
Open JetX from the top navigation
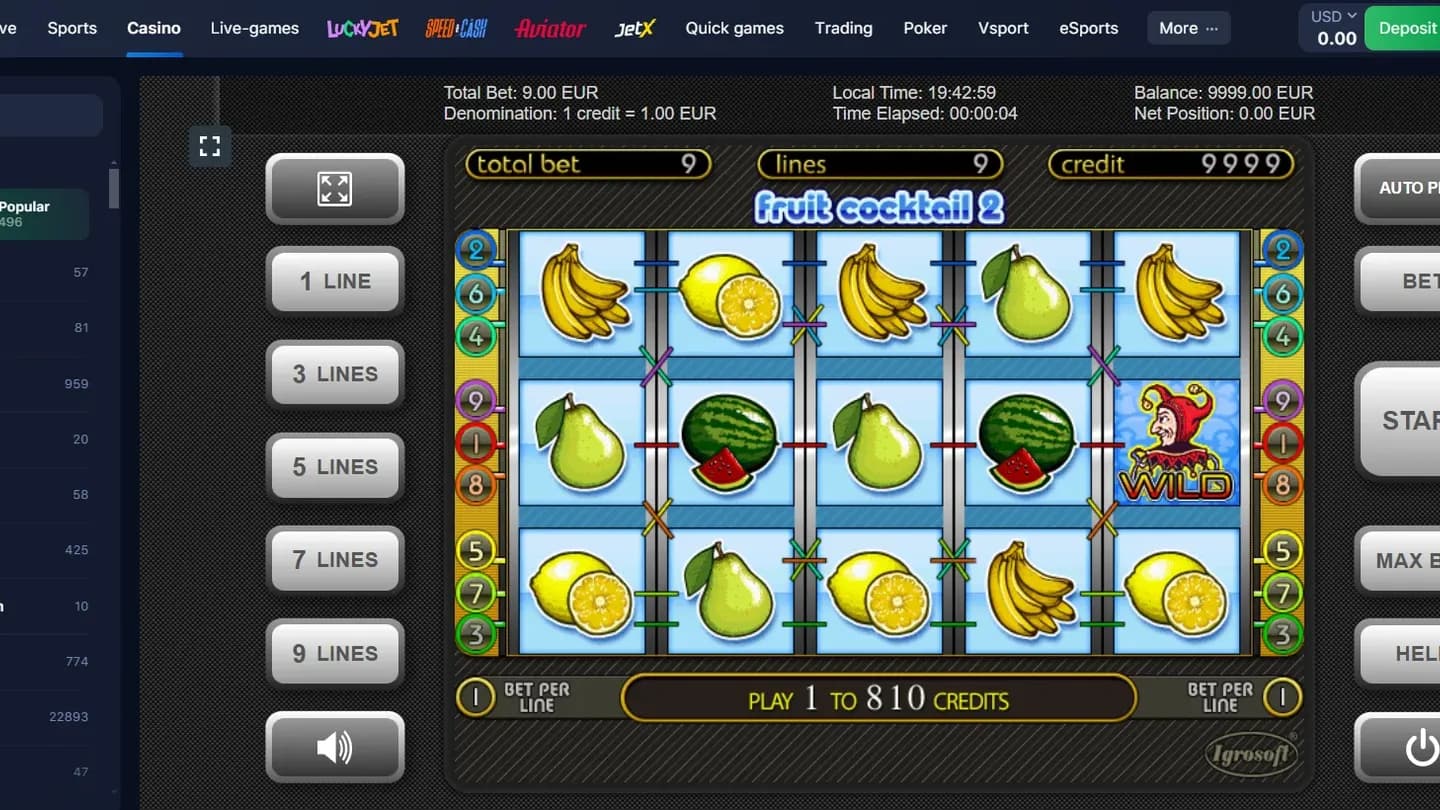pyautogui.click(x=635, y=28)
